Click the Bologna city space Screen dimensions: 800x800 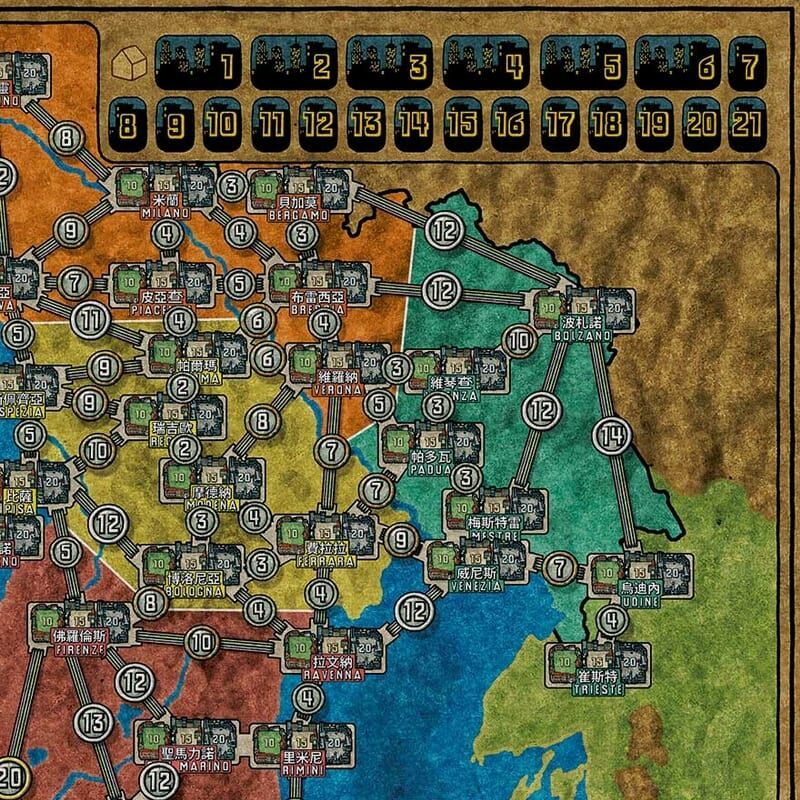coord(195,568)
